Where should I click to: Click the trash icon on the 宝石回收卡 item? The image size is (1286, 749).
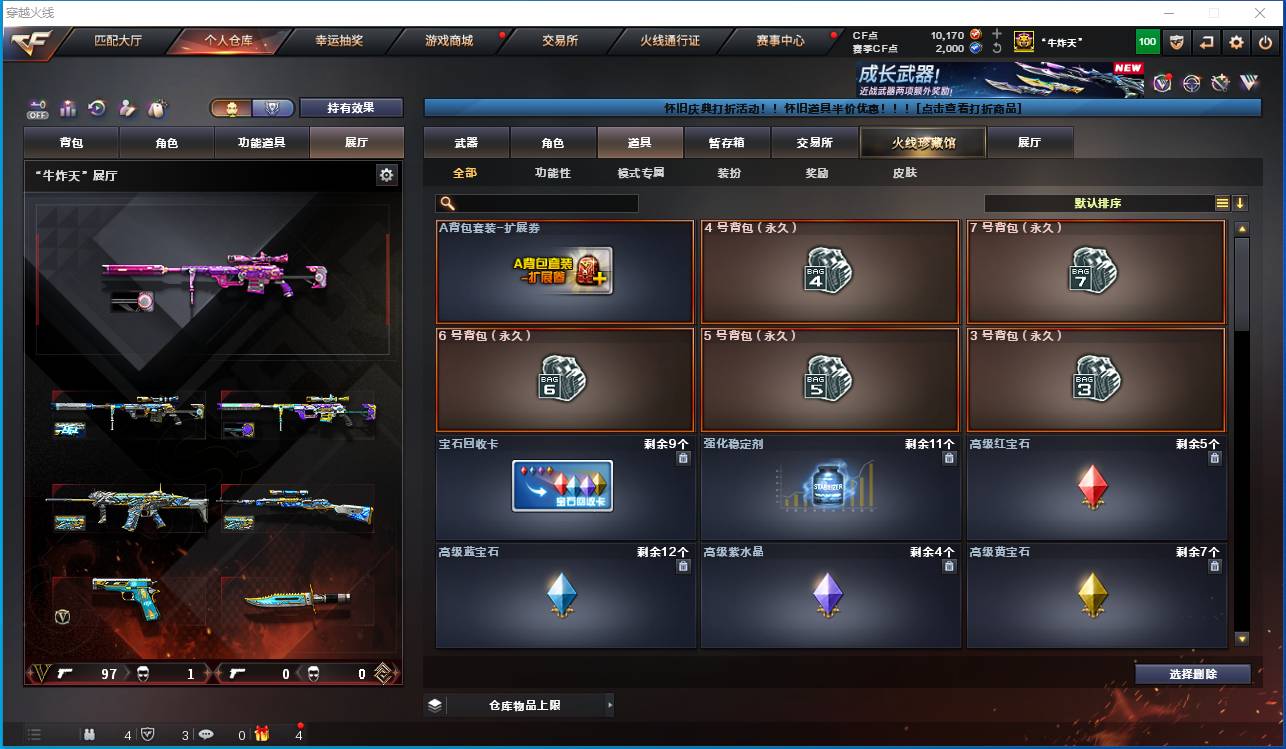(x=683, y=458)
